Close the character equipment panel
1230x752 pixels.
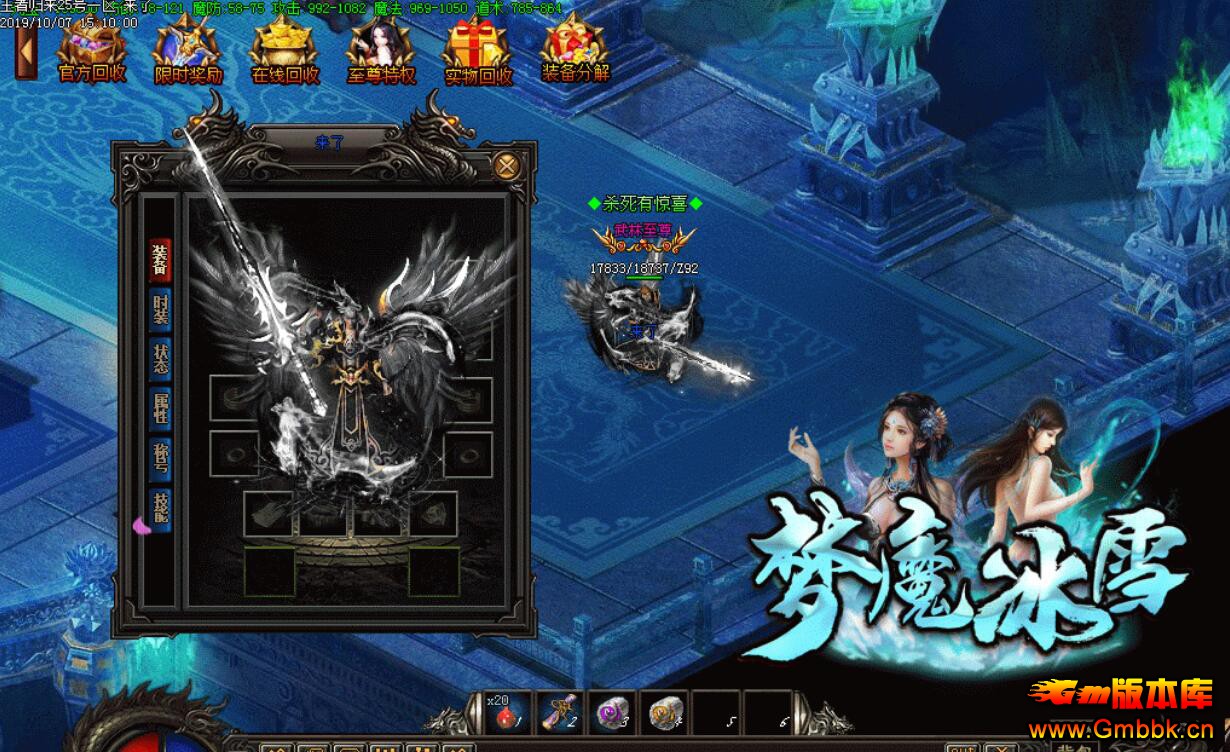coord(507,165)
